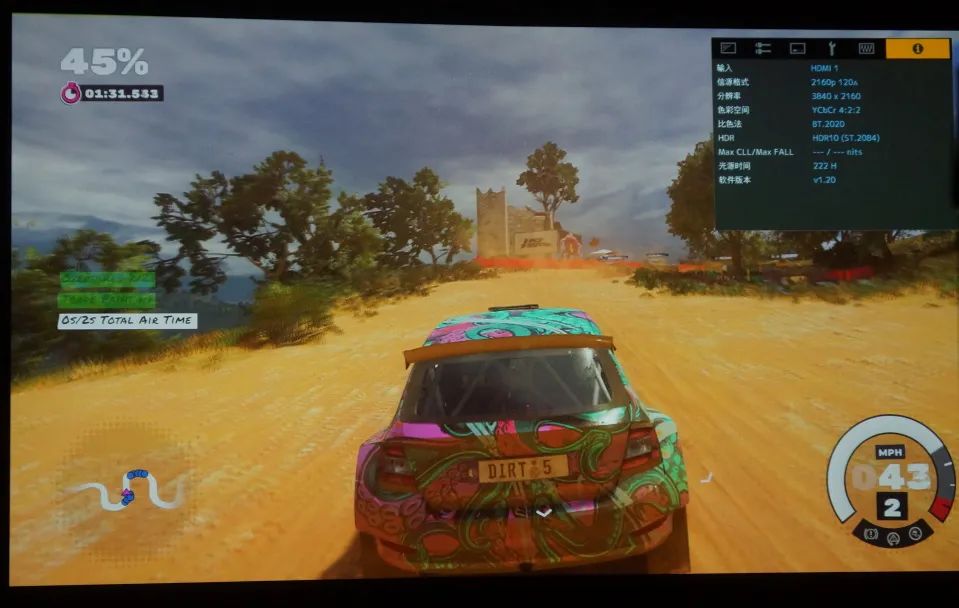
Task: Switch to the OSD sliders settings tab
Action: tap(763, 48)
